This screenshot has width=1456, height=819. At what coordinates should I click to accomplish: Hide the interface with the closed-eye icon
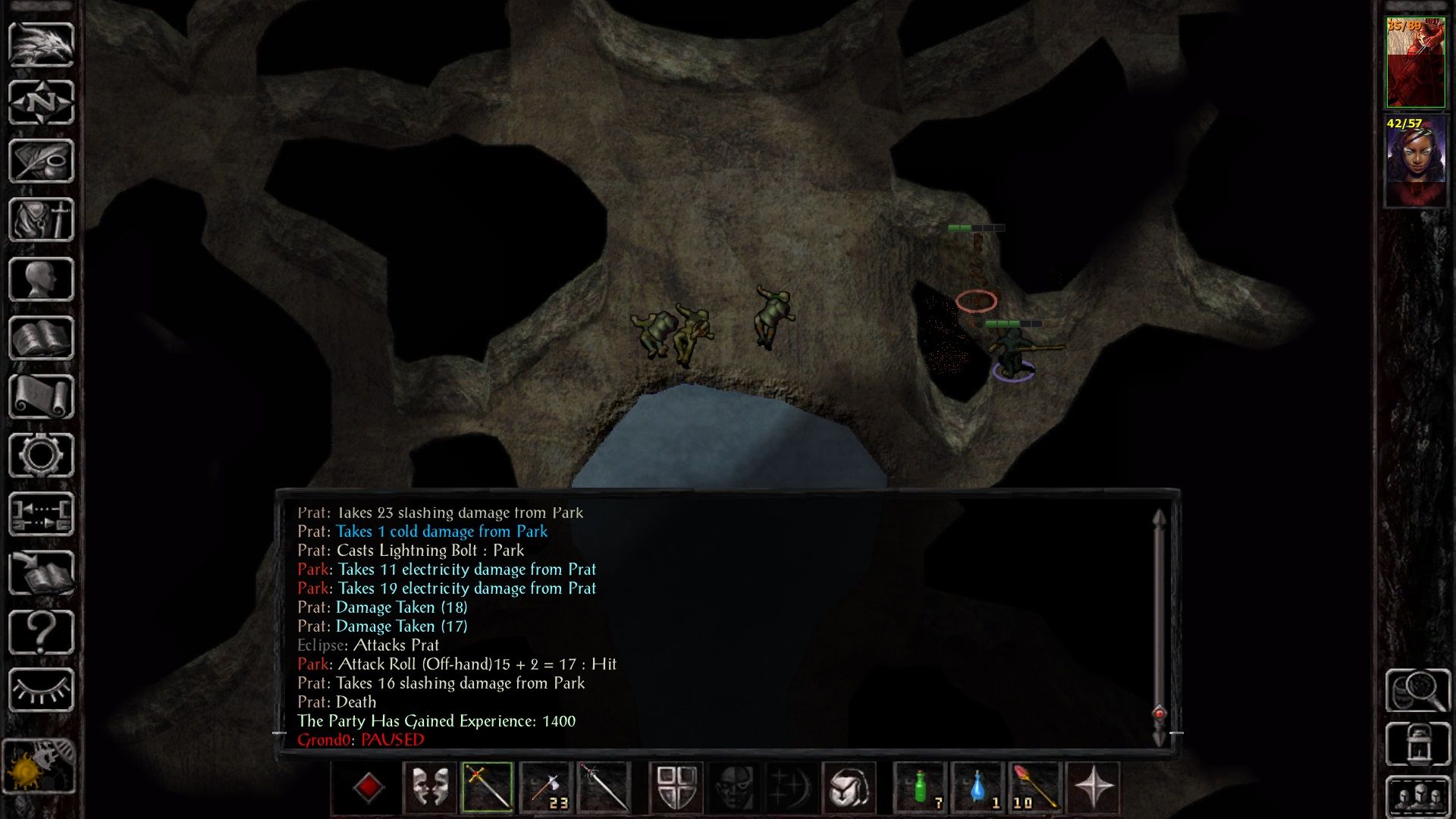41,690
